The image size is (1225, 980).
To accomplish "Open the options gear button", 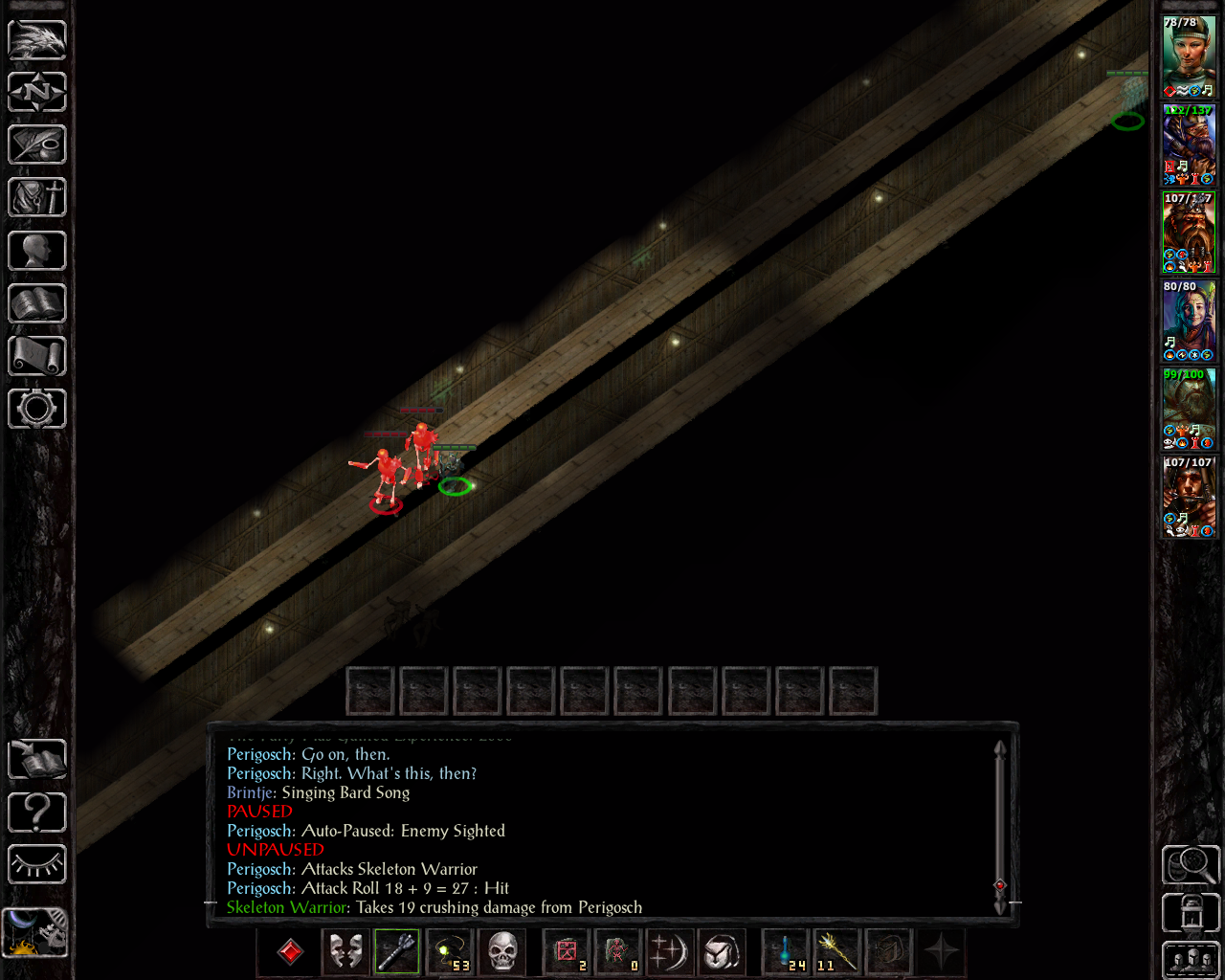I will pos(37,409).
